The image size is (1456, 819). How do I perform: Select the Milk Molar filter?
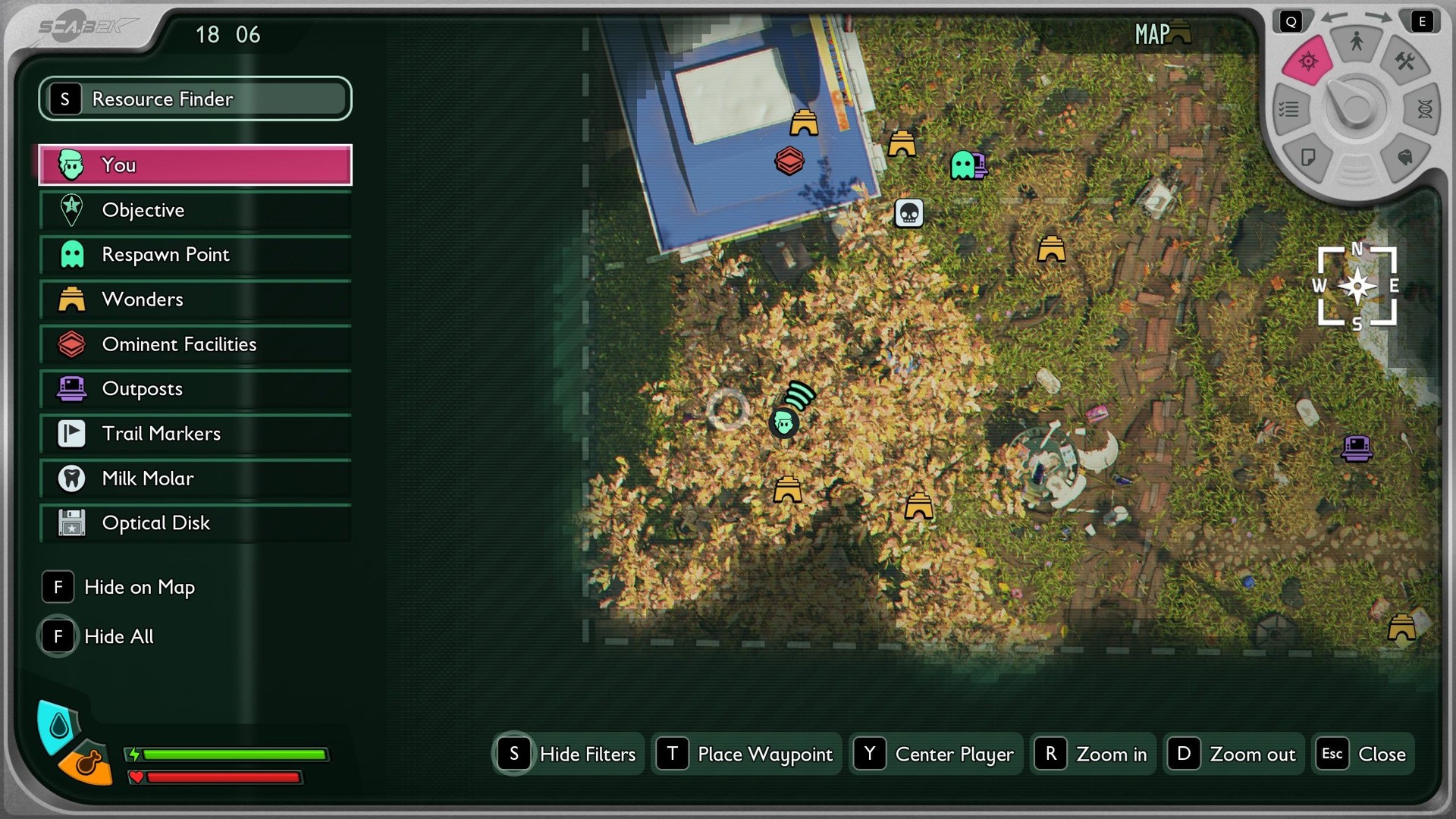195,479
